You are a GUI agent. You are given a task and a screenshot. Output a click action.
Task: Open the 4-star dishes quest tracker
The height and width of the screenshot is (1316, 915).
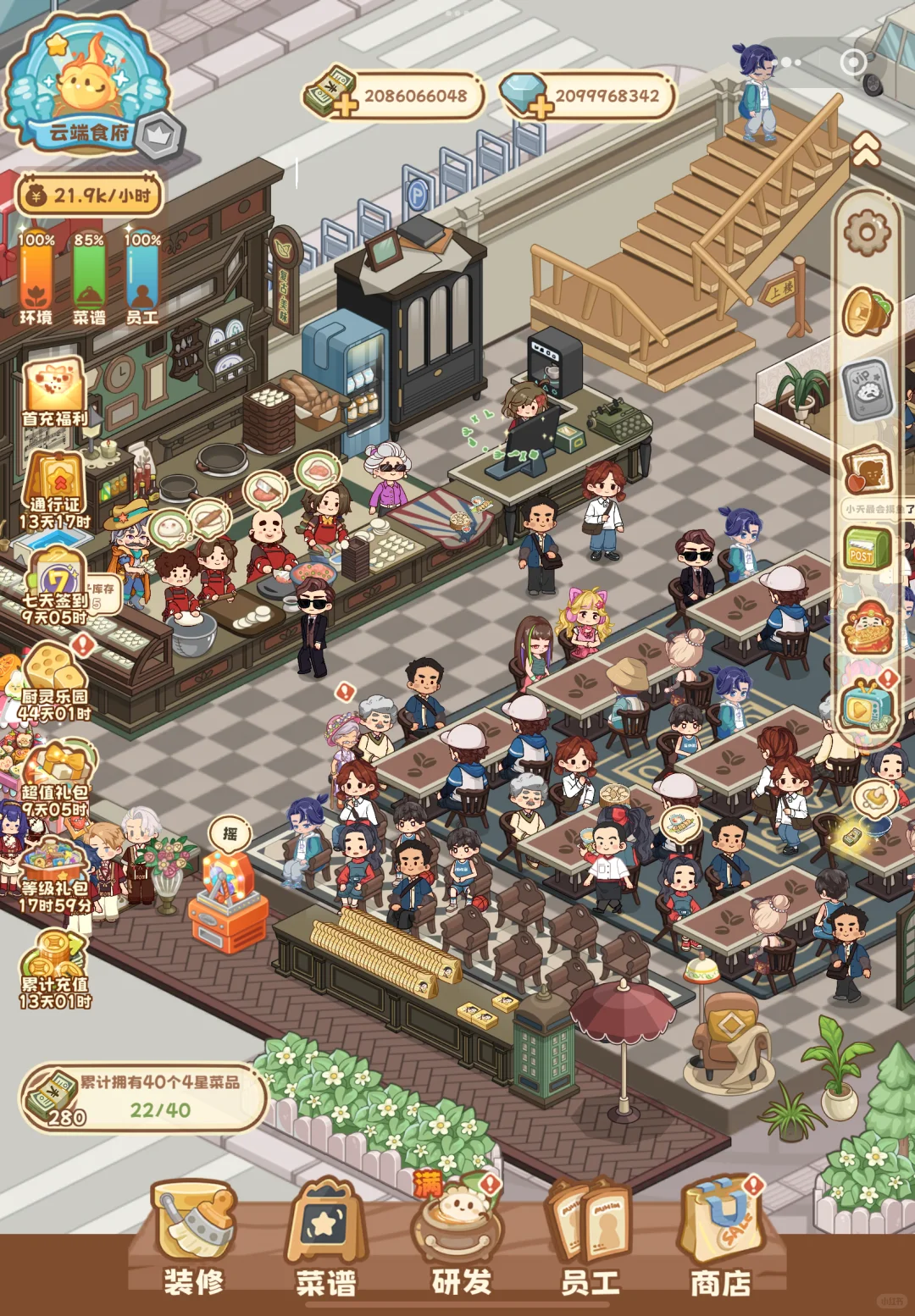(x=142, y=1098)
